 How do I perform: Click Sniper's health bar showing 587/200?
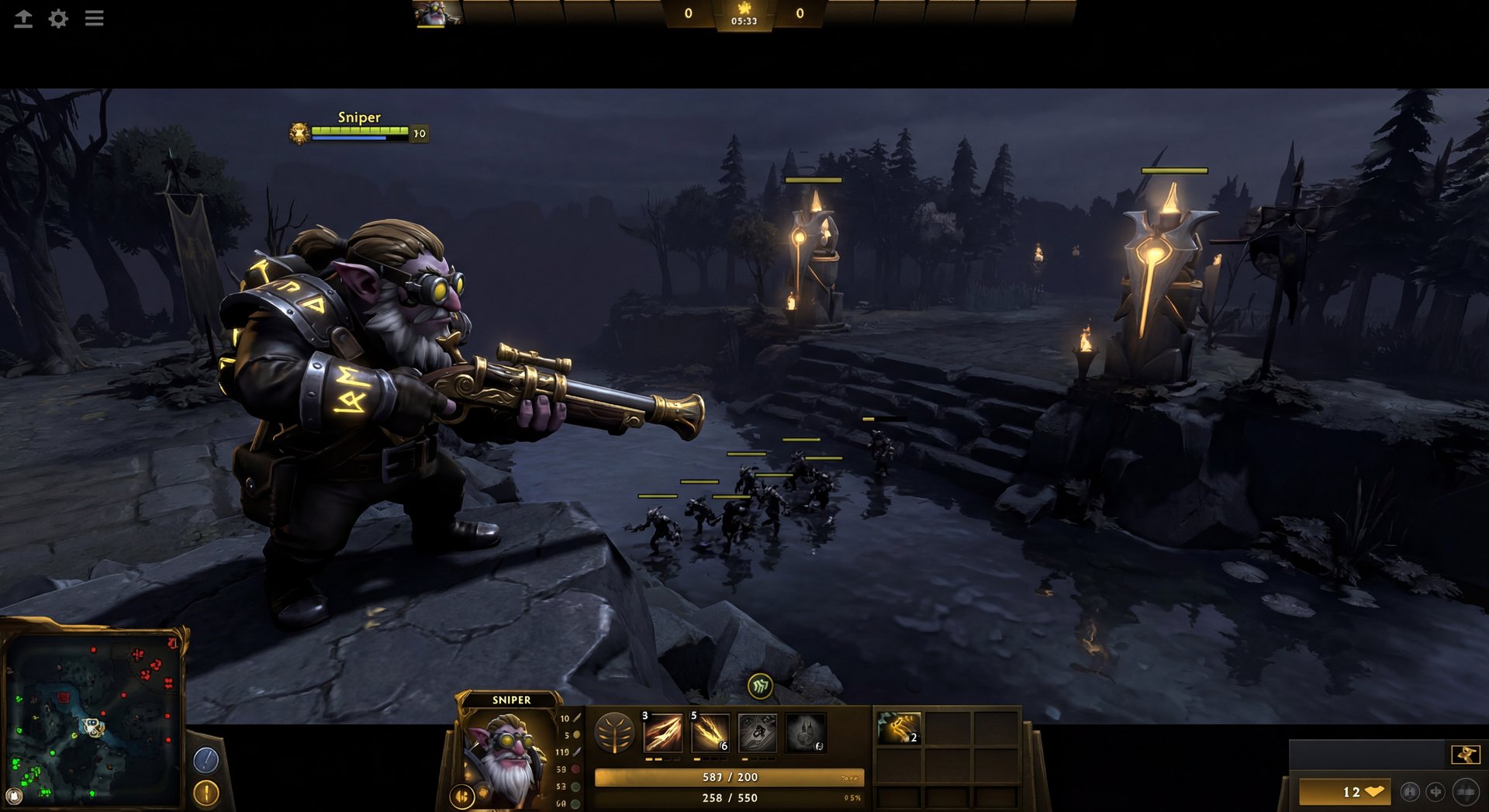coord(729,776)
